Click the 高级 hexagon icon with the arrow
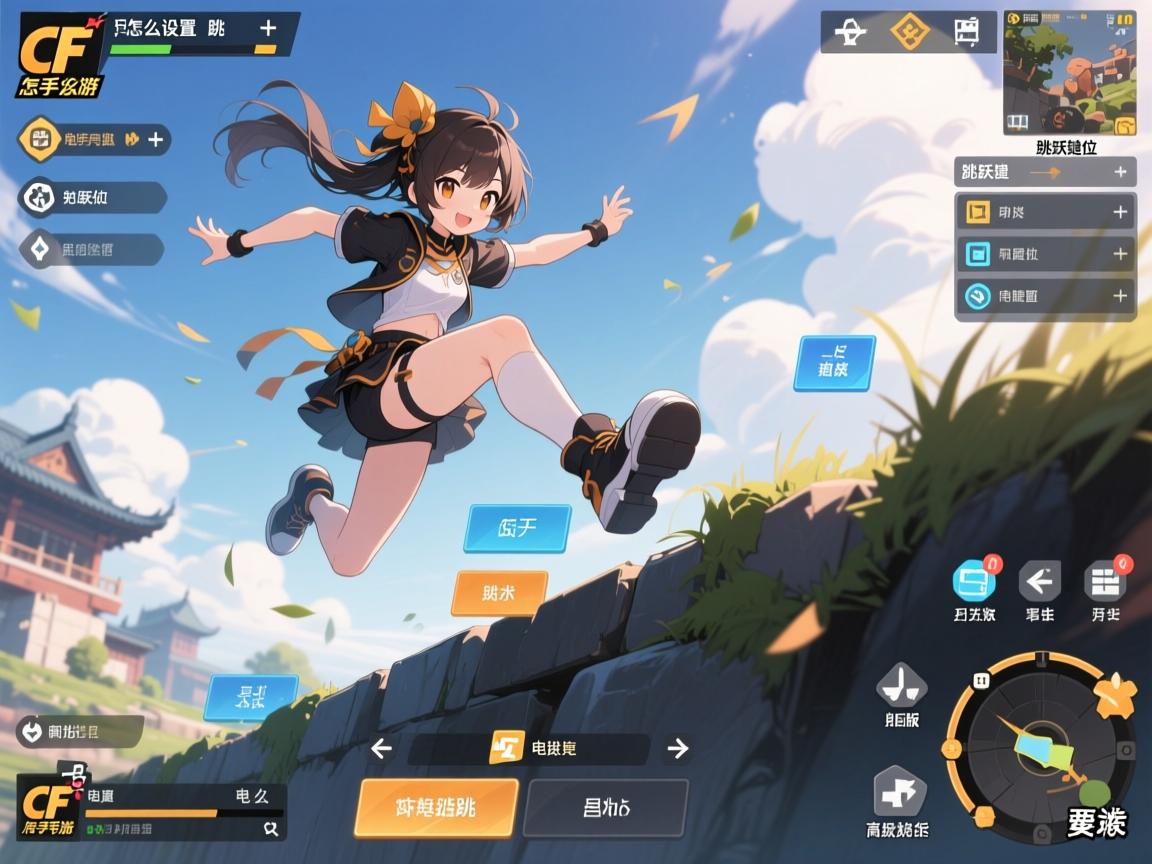 click(x=901, y=792)
